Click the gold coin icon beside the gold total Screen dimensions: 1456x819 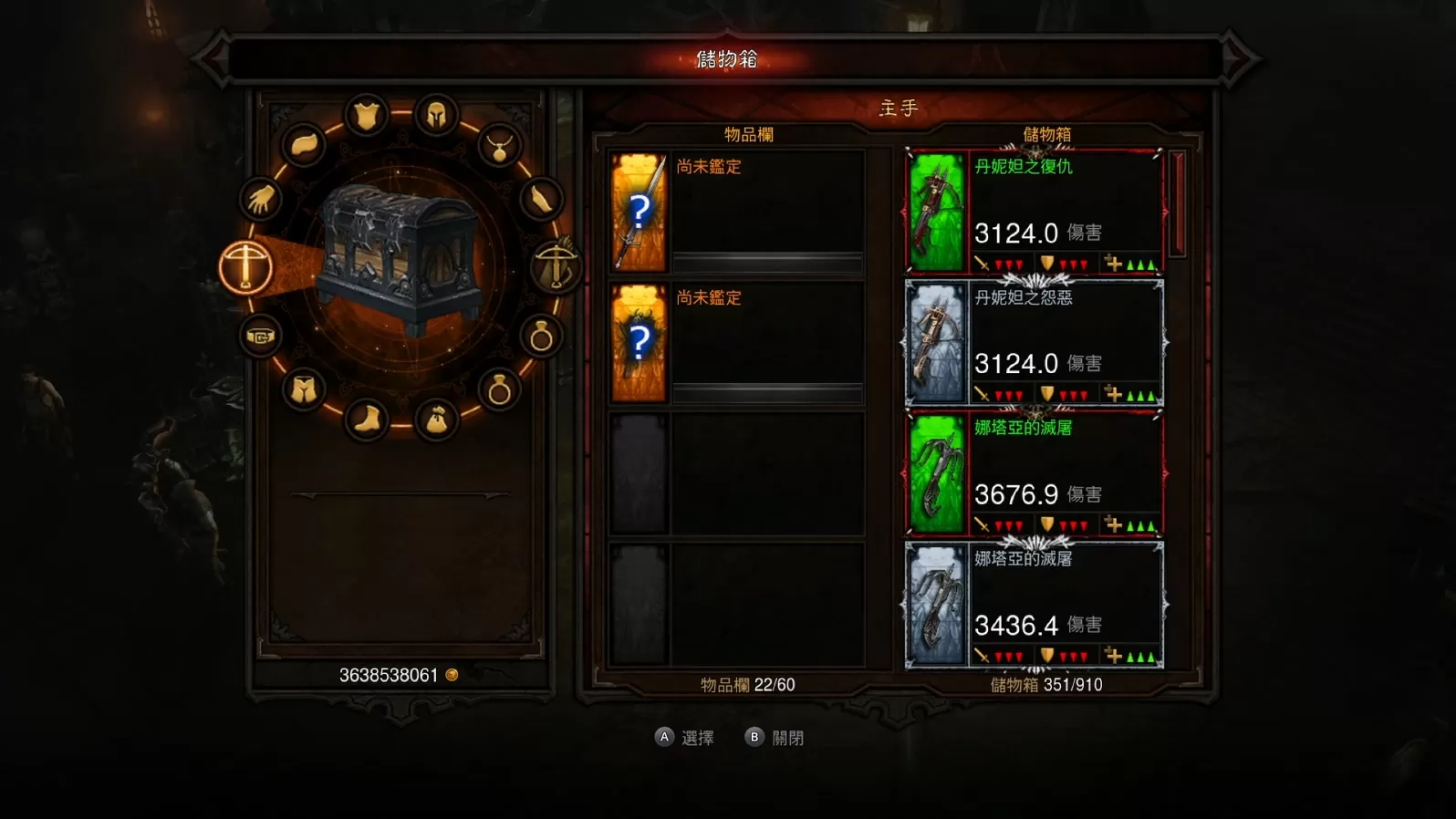coord(451,674)
